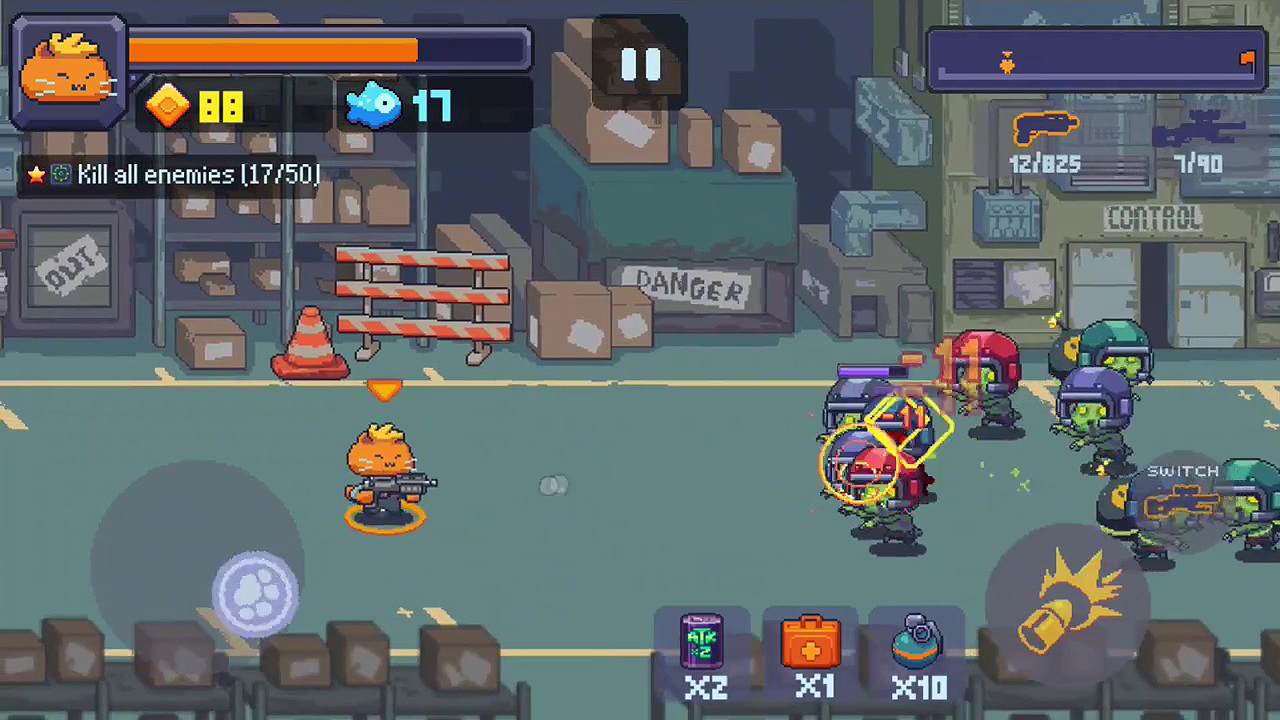
Task: Tap the fish currency icon showing 17
Action: [x=375, y=105]
